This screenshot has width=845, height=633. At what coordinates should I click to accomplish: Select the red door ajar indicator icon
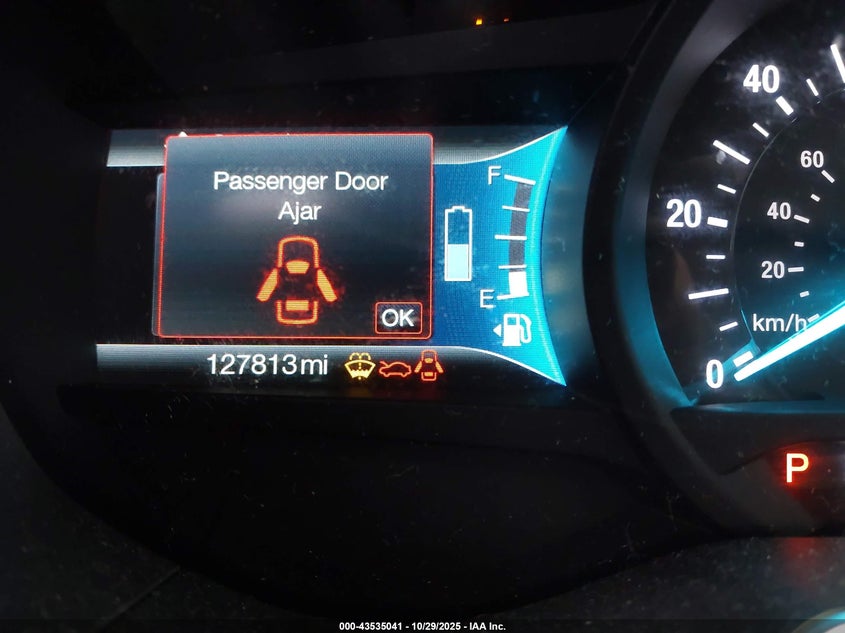tap(430, 367)
